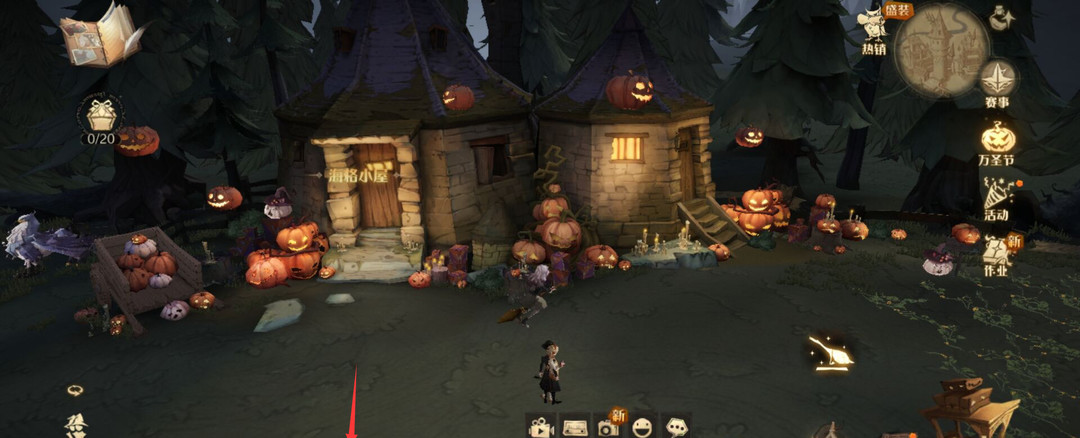Open the gift box reward tracker
Image resolution: width=1080 pixels, height=438 pixels.
click(101, 119)
